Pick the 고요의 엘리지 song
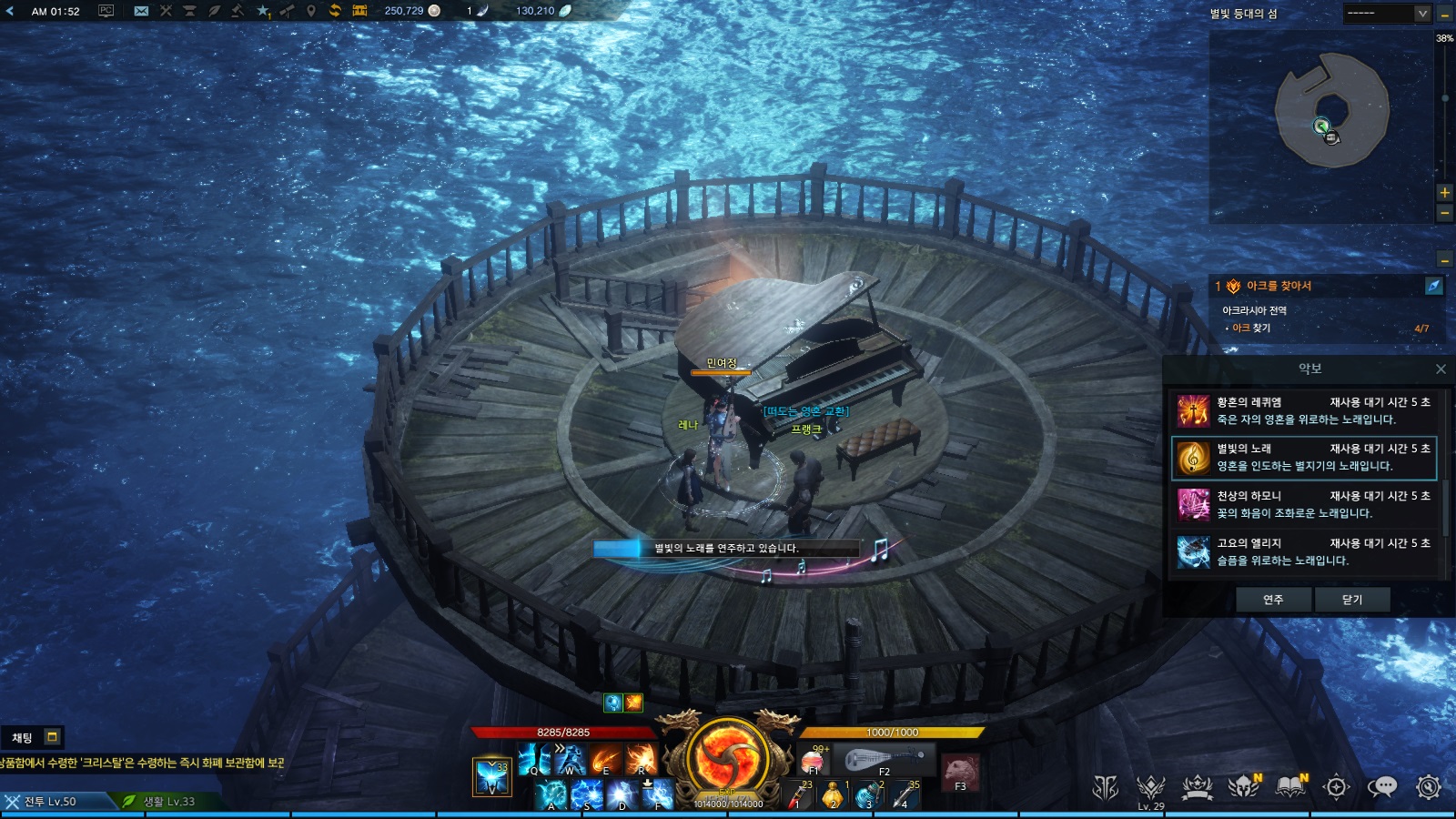 [1303, 552]
